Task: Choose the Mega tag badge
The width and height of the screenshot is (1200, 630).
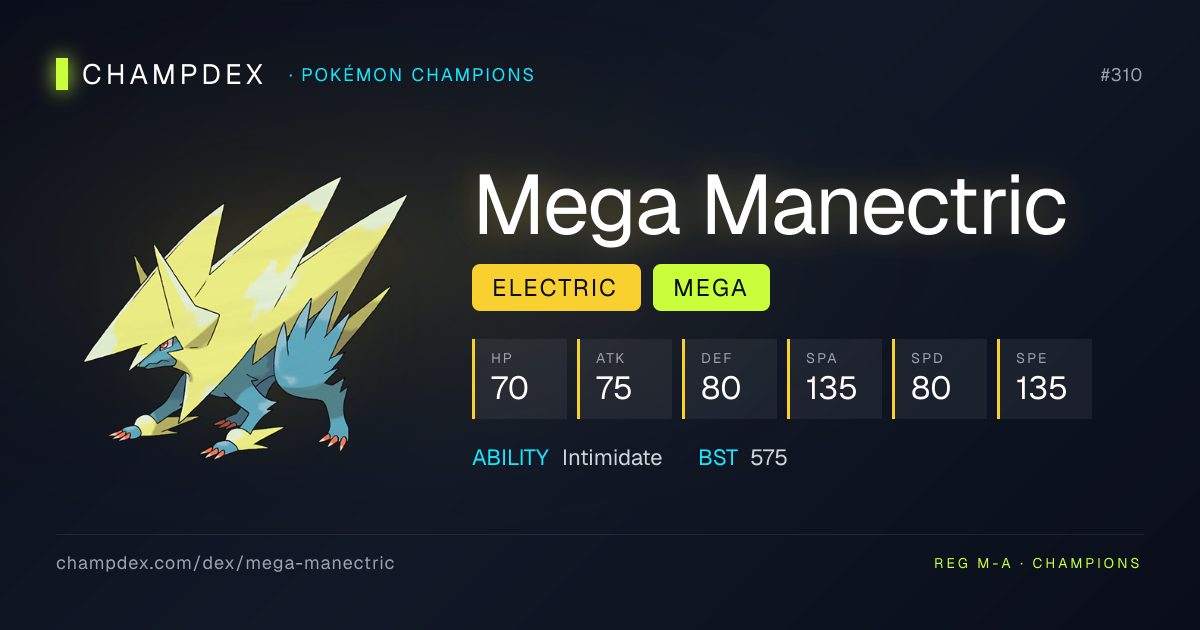Action: pos(710,288)
